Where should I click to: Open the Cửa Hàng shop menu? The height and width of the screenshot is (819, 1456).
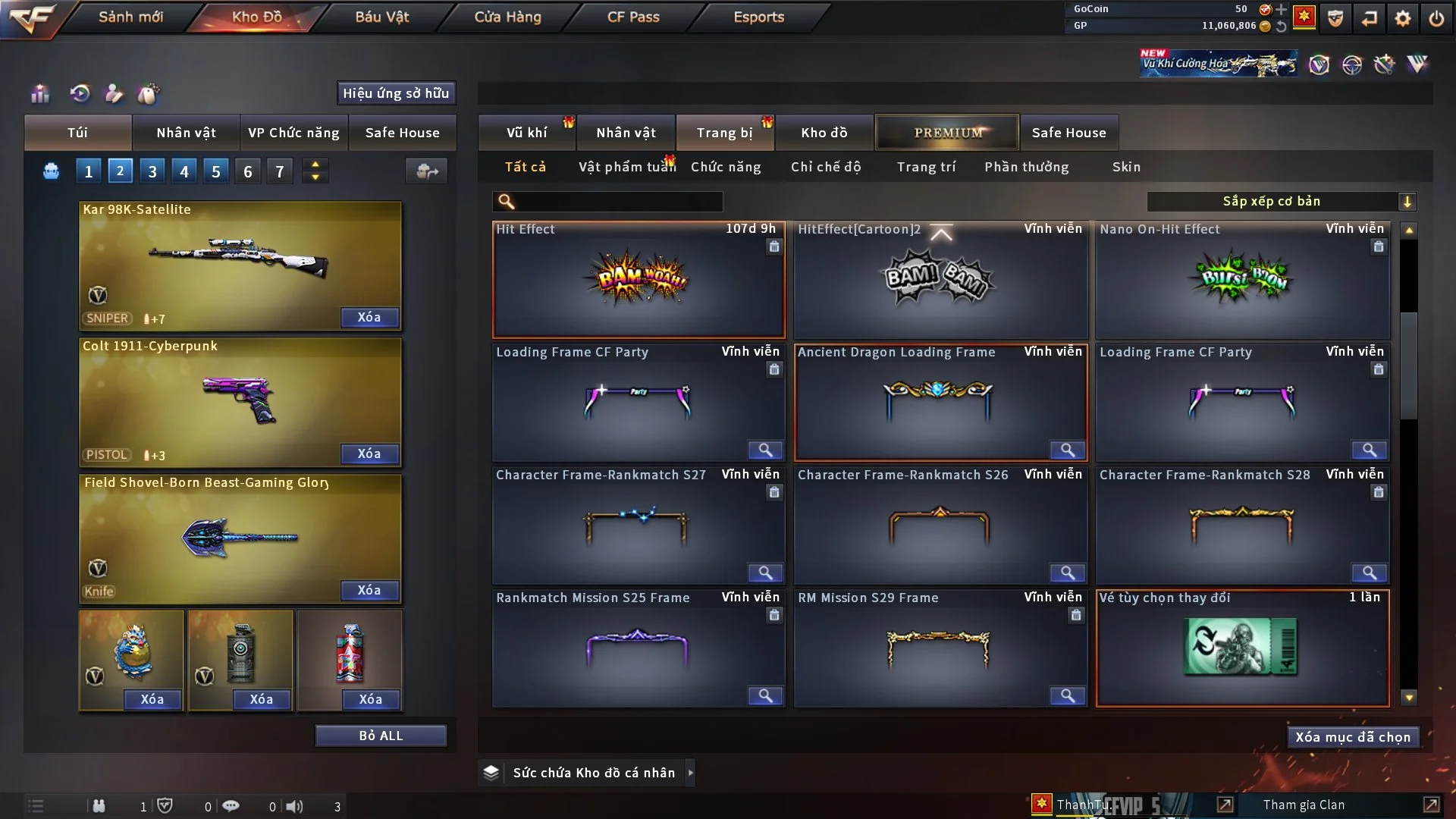(507, 17)
